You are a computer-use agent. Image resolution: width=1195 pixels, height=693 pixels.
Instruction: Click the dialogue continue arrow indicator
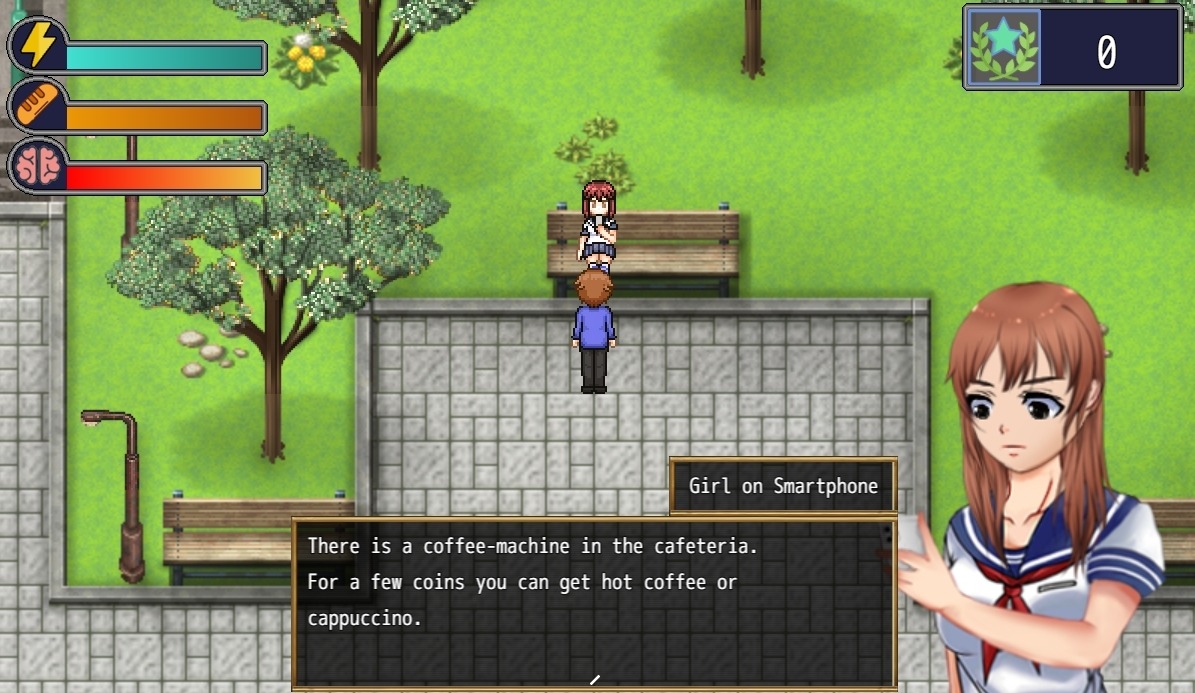594,680
